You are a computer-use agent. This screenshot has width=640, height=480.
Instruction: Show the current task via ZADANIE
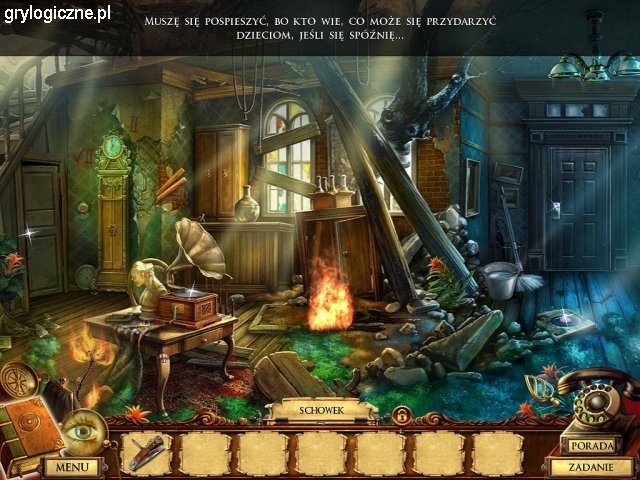tap(591, 466)
